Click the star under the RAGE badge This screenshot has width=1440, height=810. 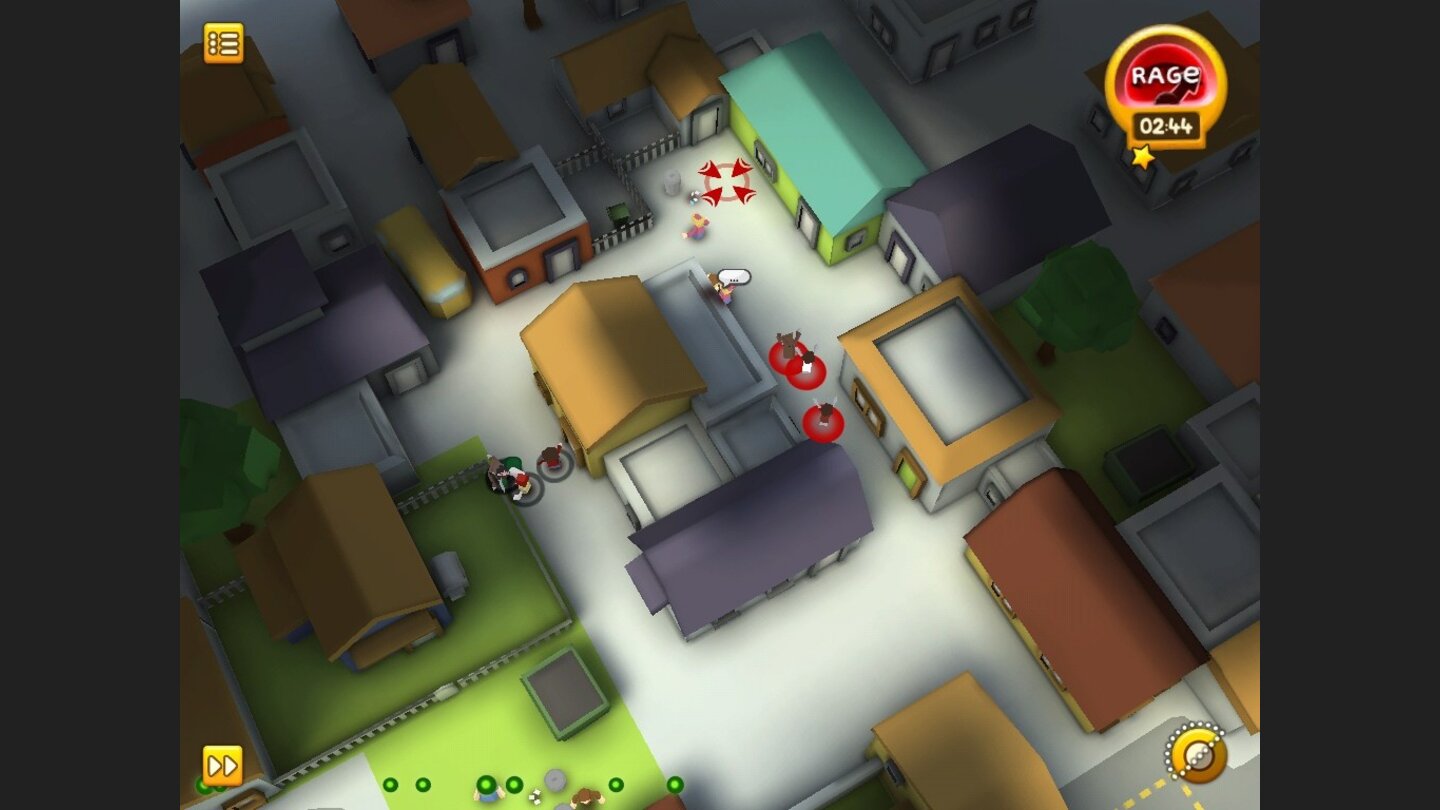point(1144,155)
